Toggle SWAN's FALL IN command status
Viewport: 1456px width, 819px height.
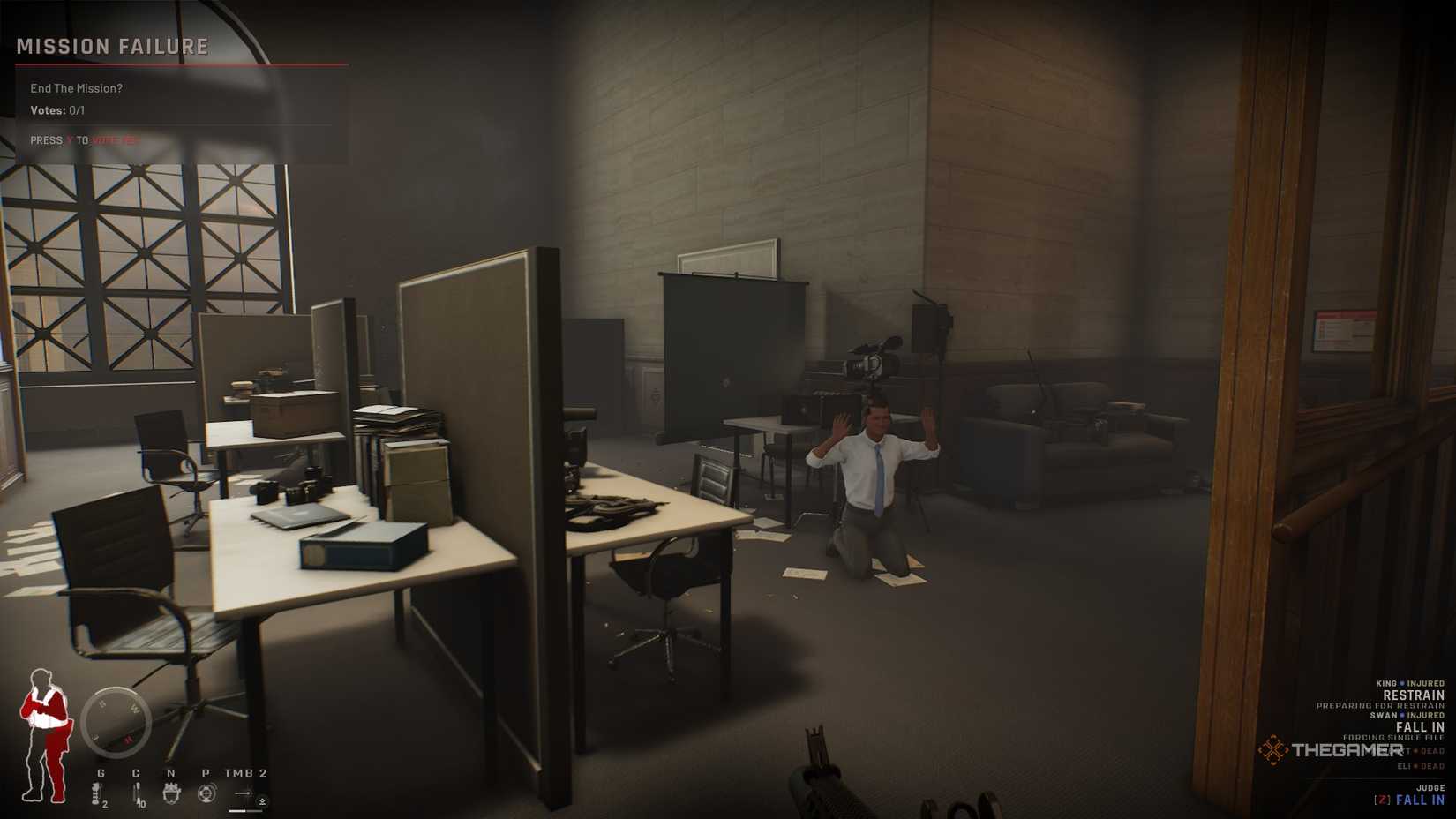[1421, 726]
